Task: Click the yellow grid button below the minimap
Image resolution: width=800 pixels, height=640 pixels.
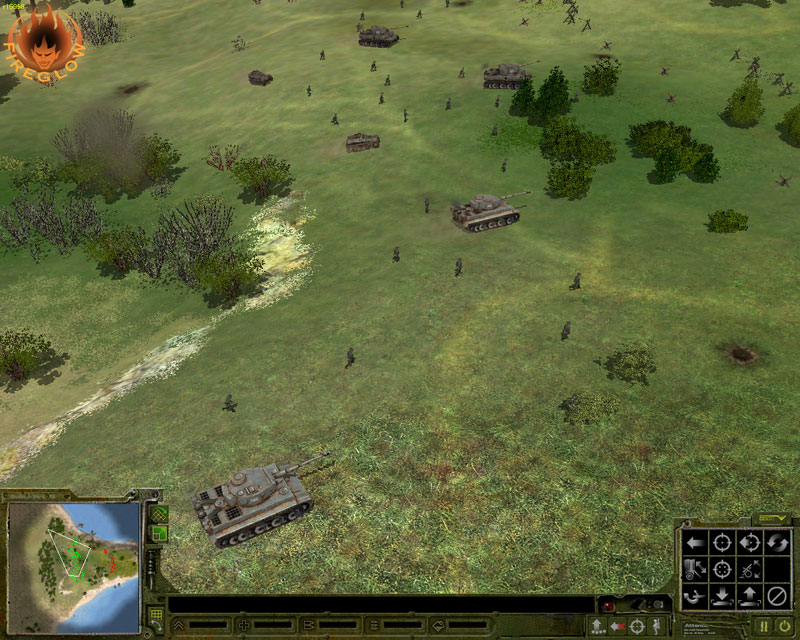Action: pyautogui.click(x=157, y=615)
